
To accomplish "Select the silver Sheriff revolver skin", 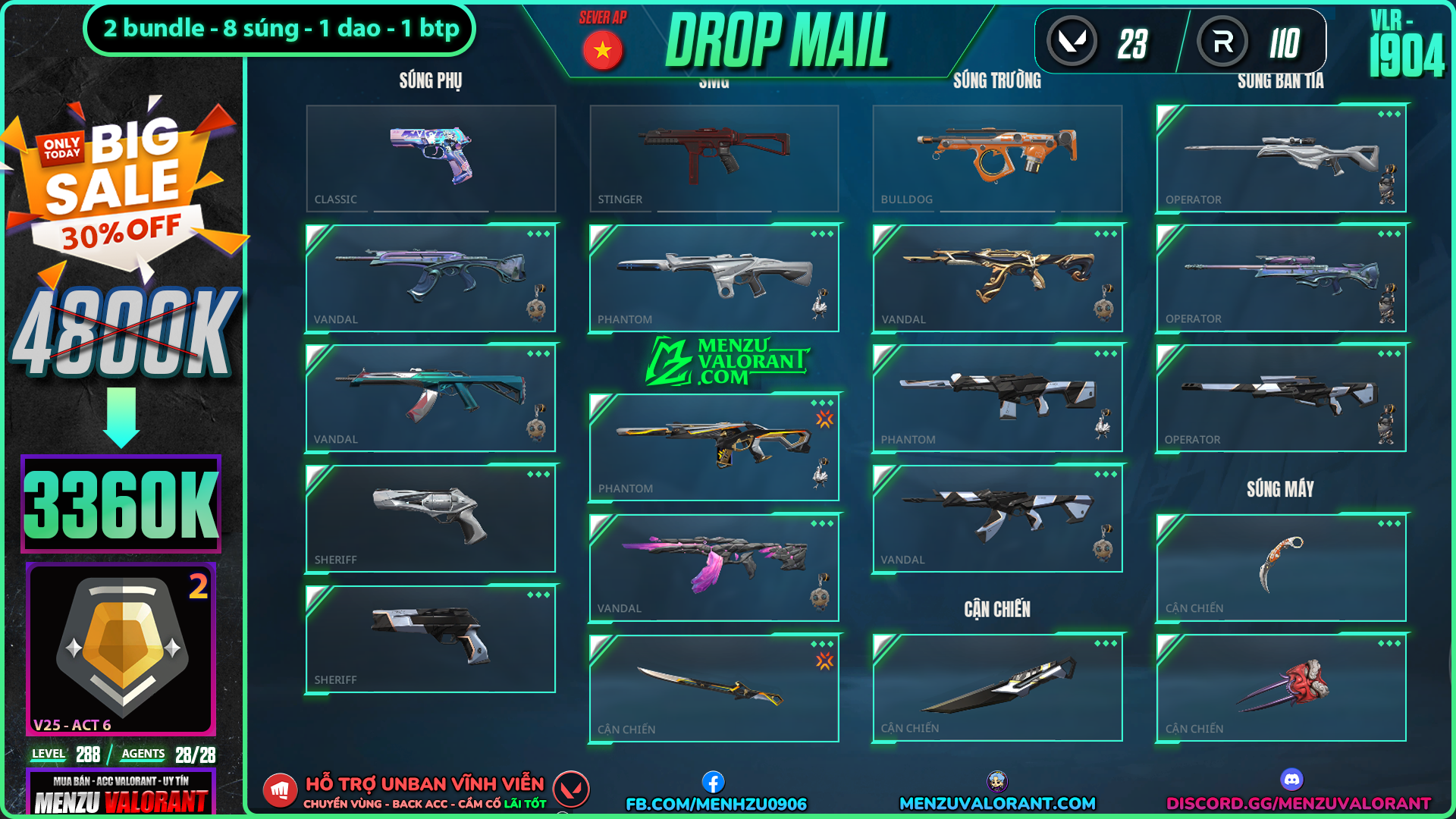I will (x=431, y=518).
